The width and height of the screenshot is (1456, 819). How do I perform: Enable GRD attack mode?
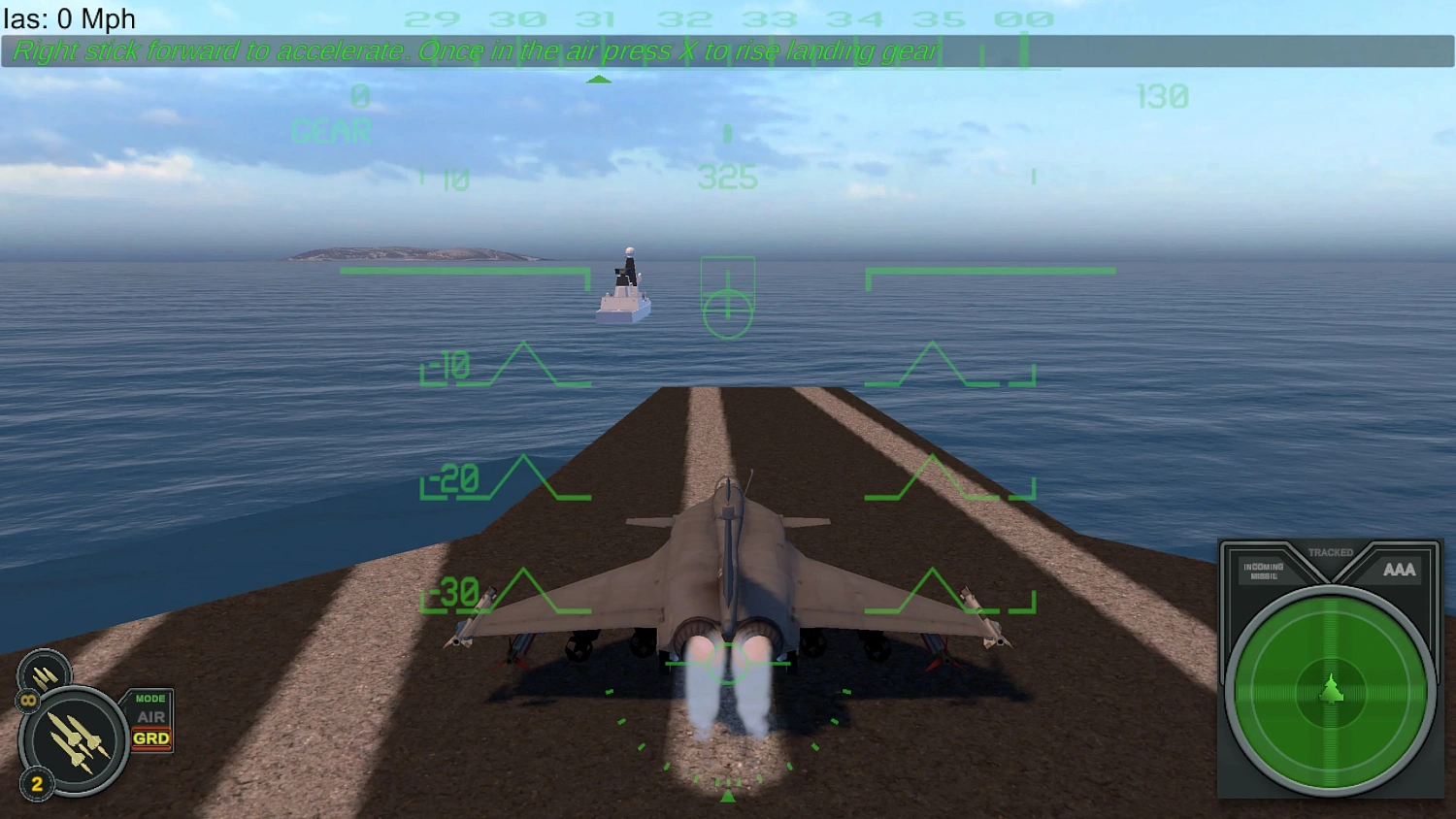pyautogui.click(x=151, y=738)
